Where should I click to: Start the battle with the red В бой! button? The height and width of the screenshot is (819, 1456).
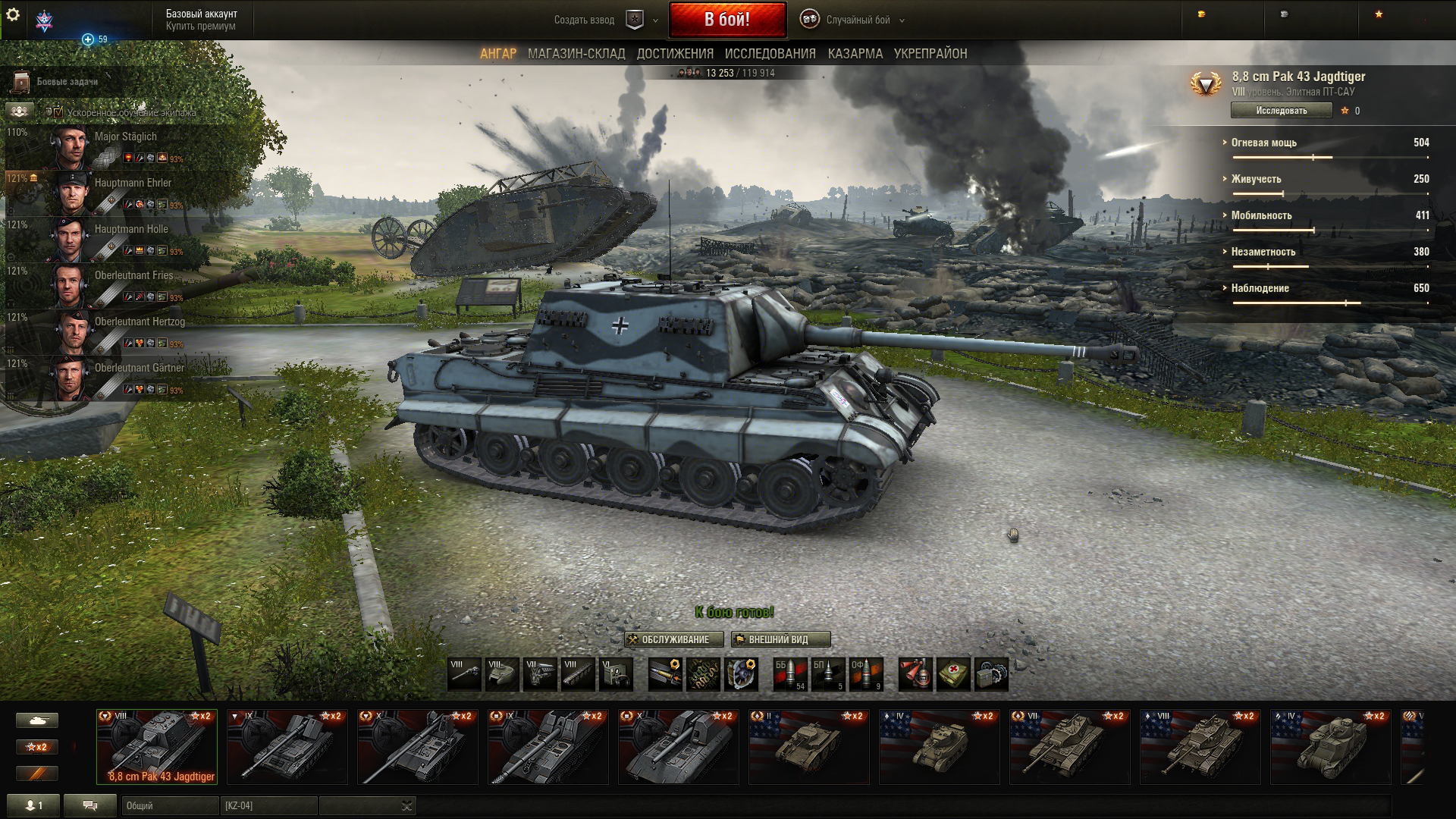727,20
